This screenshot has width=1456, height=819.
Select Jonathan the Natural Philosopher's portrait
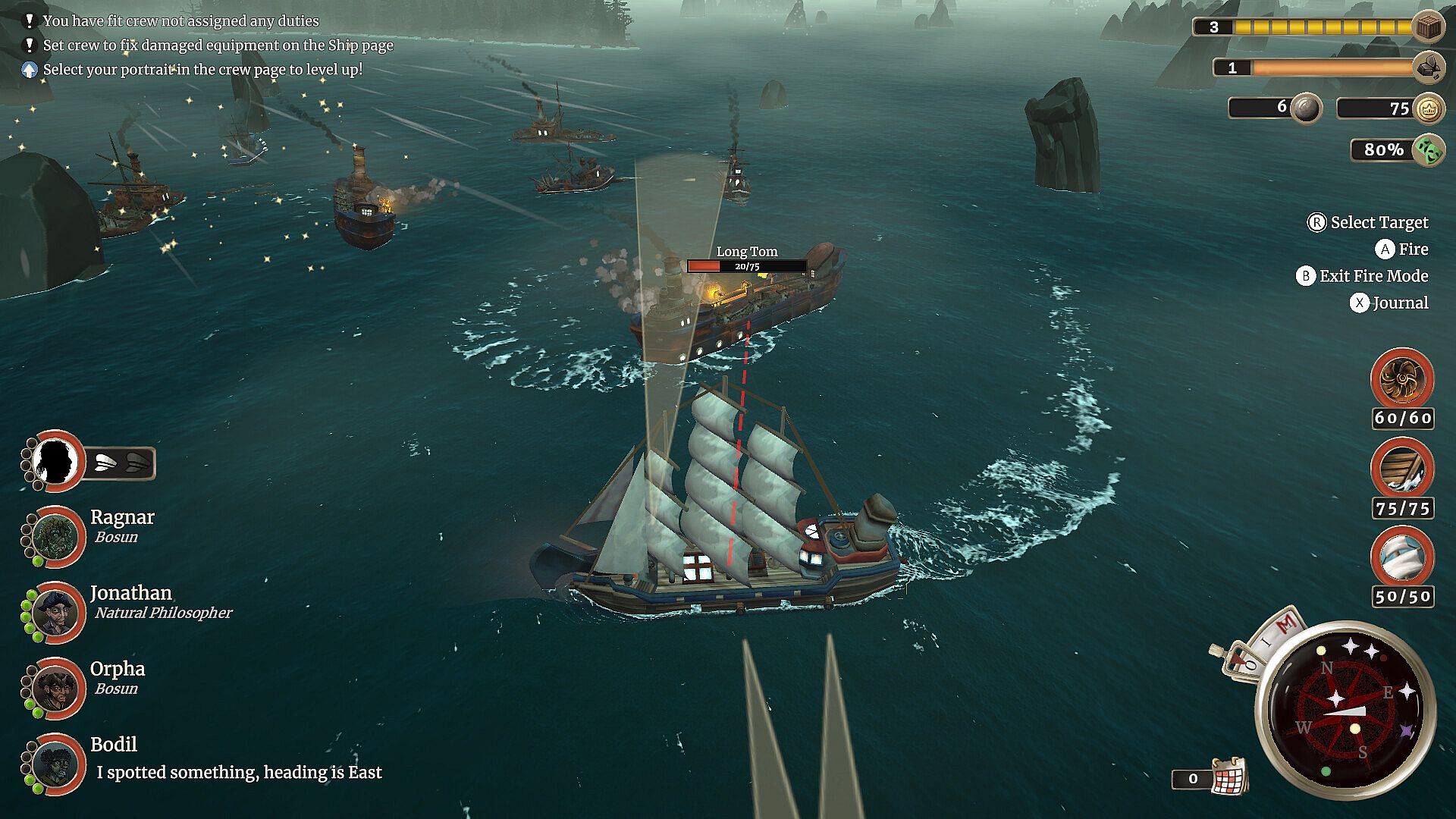click(x=56, y=612)
